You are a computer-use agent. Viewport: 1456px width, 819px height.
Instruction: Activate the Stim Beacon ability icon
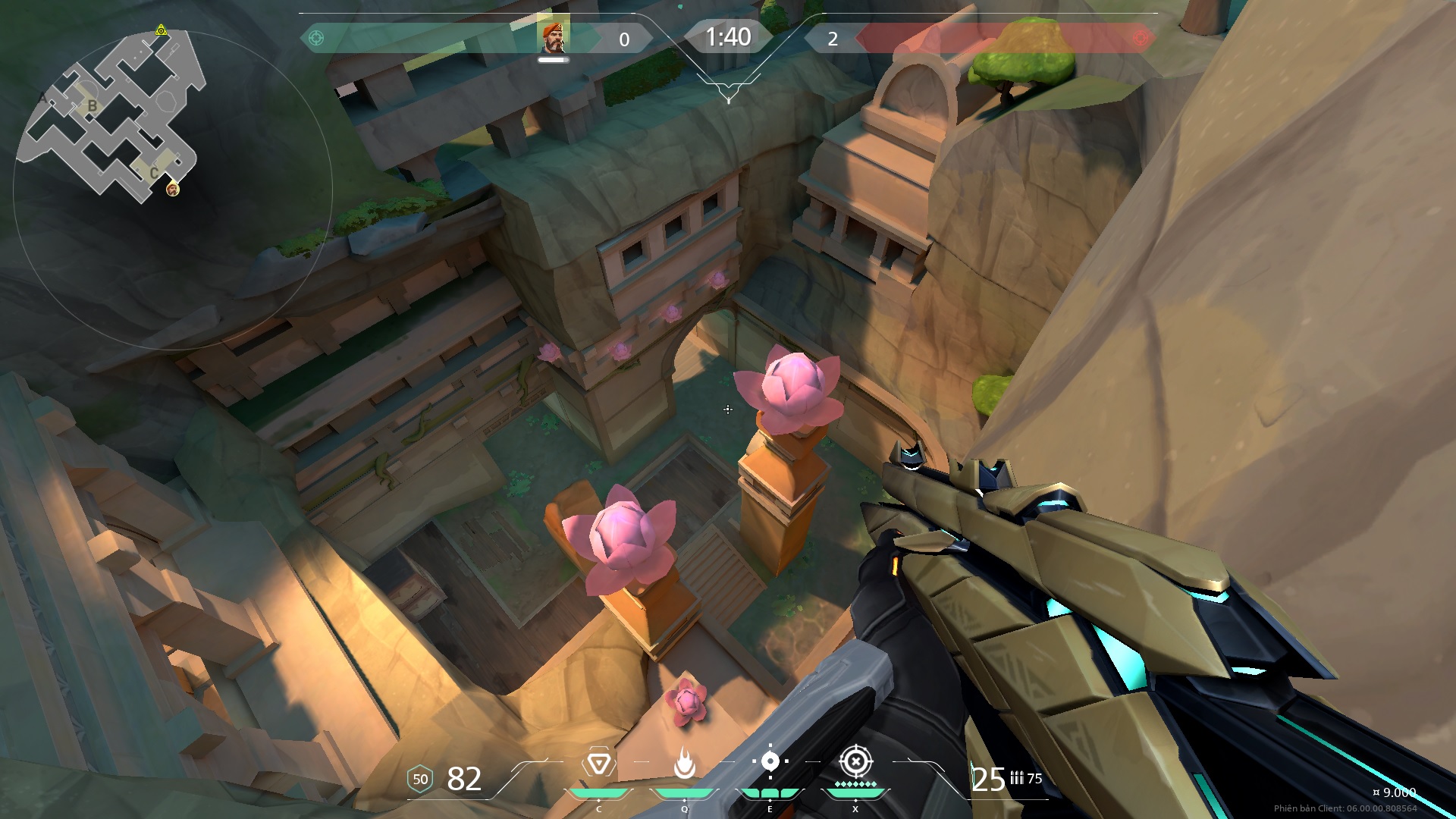pos(598,763)
